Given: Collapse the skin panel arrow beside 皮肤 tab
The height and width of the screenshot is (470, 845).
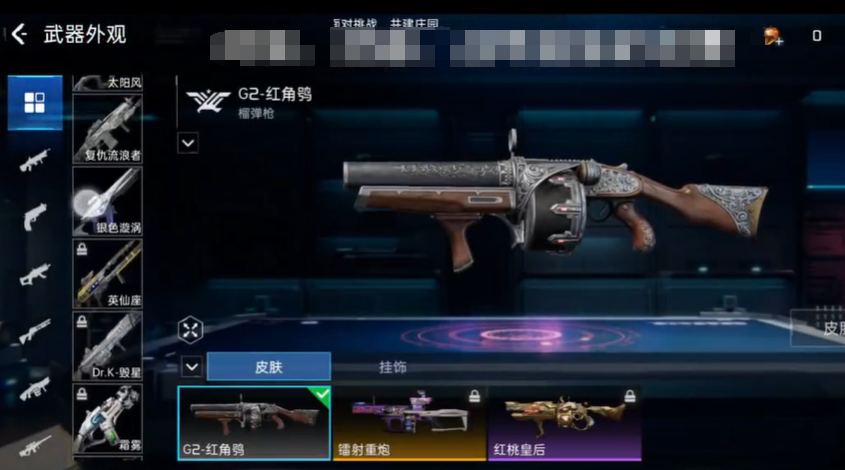Looking at the screenshot, I should pyautogui.click(x=191, y=367).
